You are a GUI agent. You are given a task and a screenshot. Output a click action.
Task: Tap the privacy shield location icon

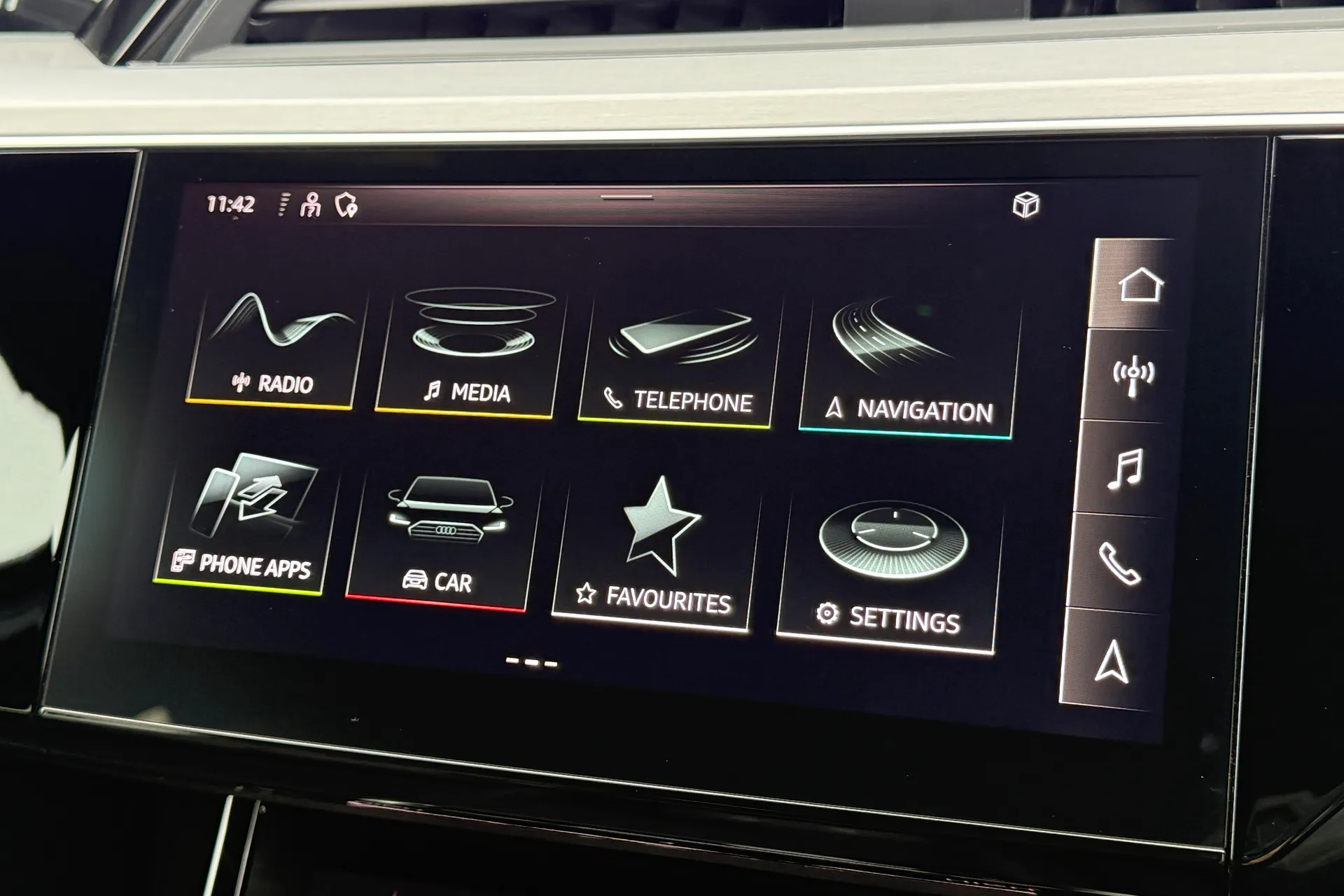pos(346,205)
